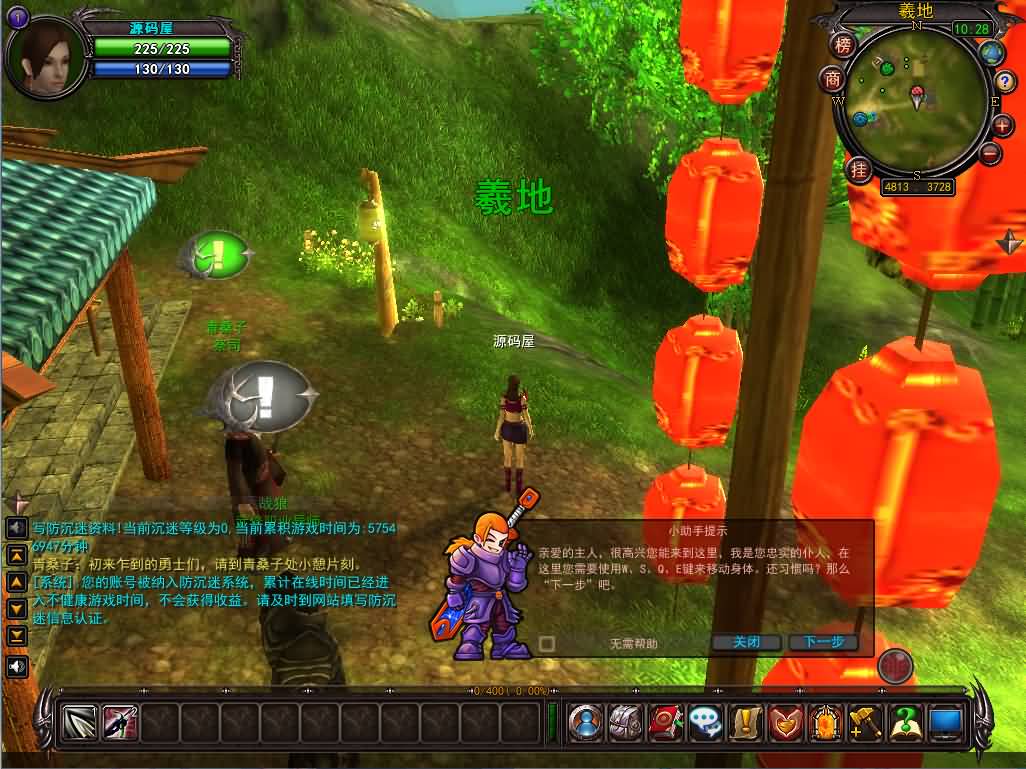Open the 榜 ranking button
Viewport: 1026px width, 769px height.
(x=845, y=46)
